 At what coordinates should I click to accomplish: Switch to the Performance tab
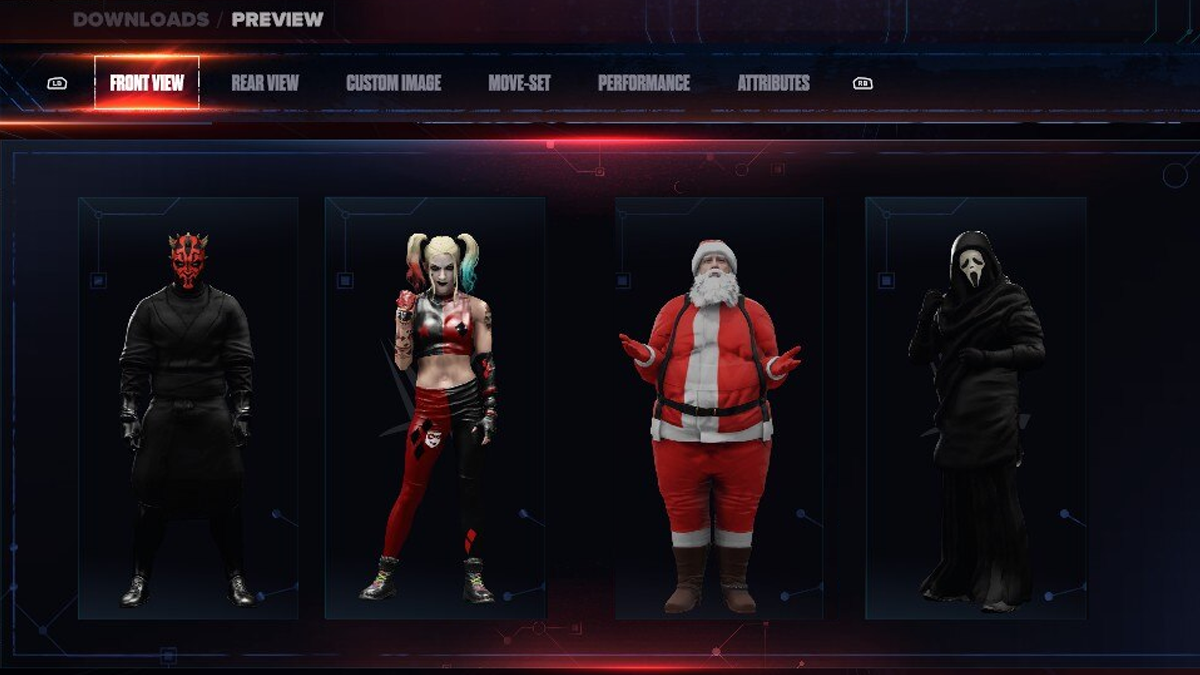click(644, 83)
